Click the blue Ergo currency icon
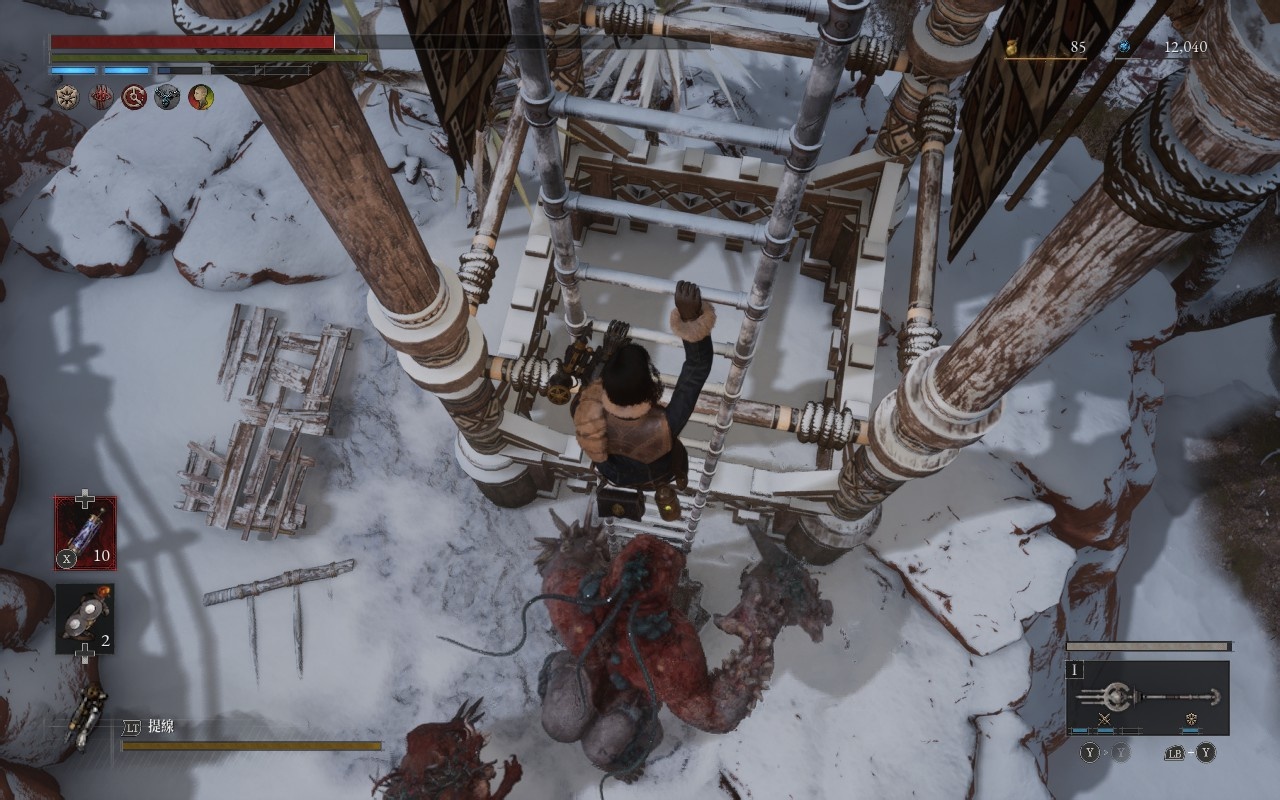Image resolution: width=1280 pixels, height=800 pixels. (x=1124, y=47)
